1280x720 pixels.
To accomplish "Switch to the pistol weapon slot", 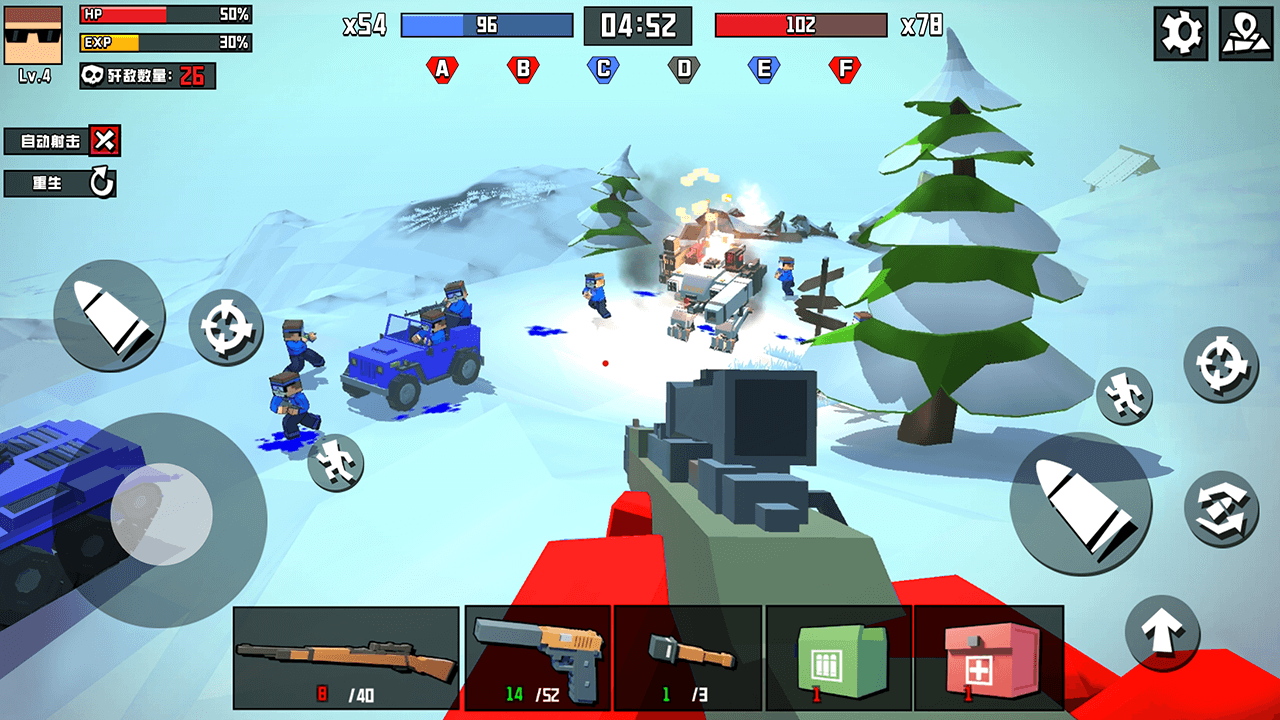I will click(x=535, y=660).
